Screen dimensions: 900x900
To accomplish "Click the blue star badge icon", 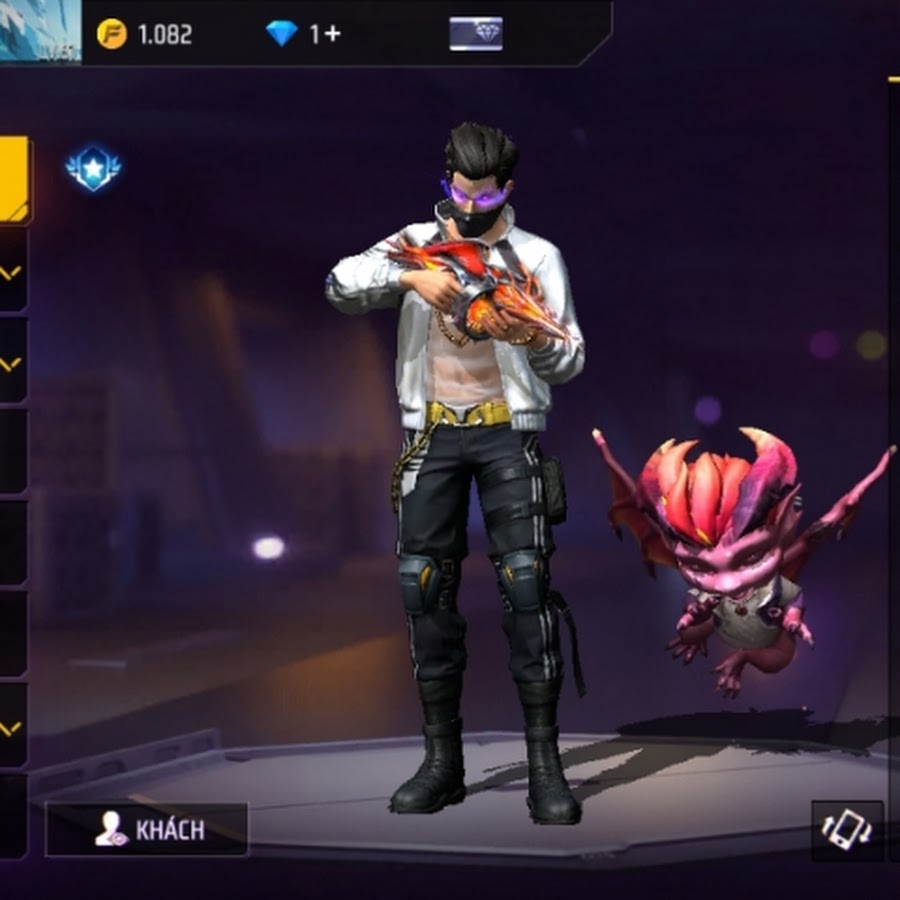I will tap(93, 170).
